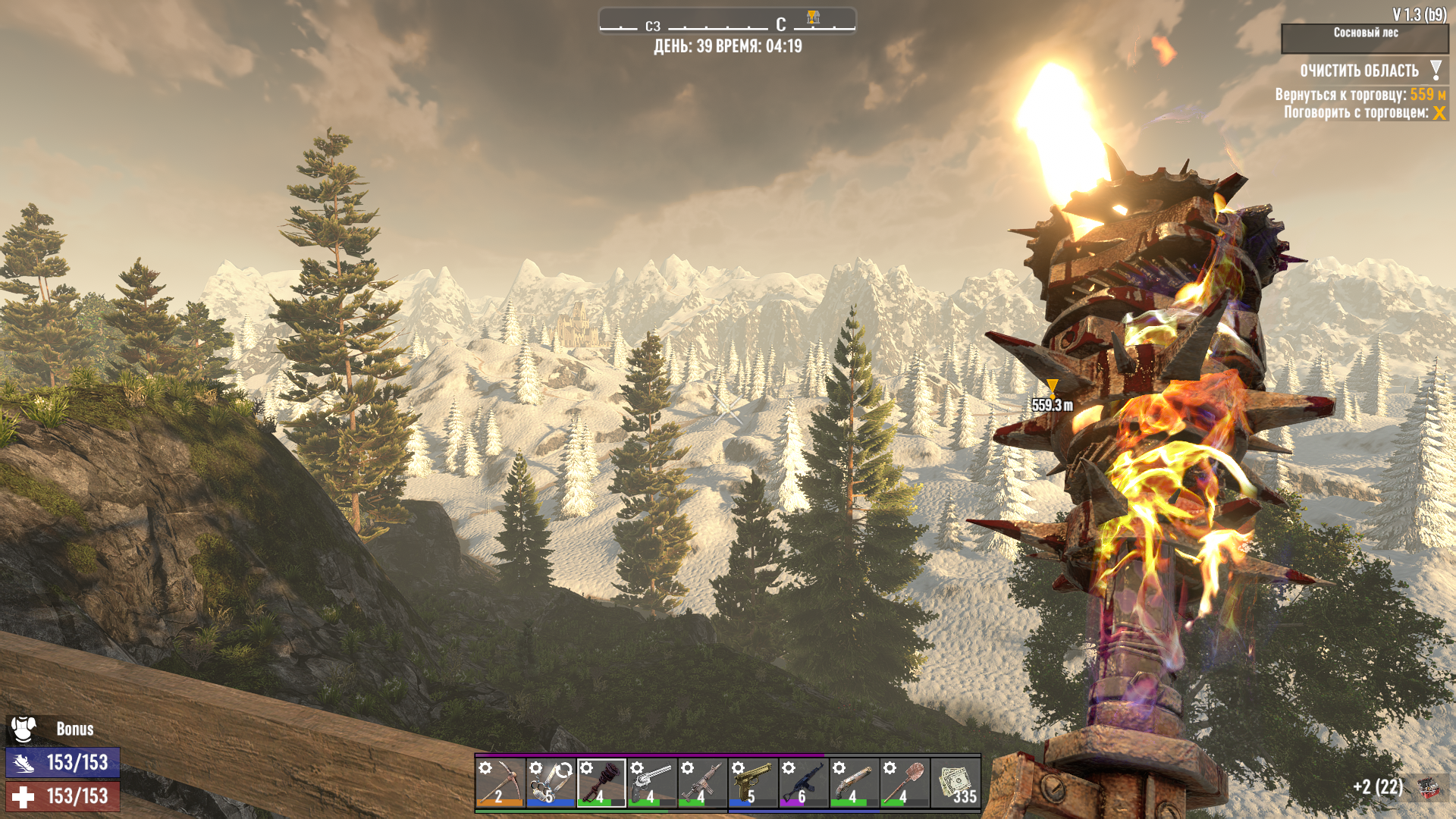The image size is (1456, 819).
Task: Choose the spiked club hotbar slot
Action: coord(601,783)
